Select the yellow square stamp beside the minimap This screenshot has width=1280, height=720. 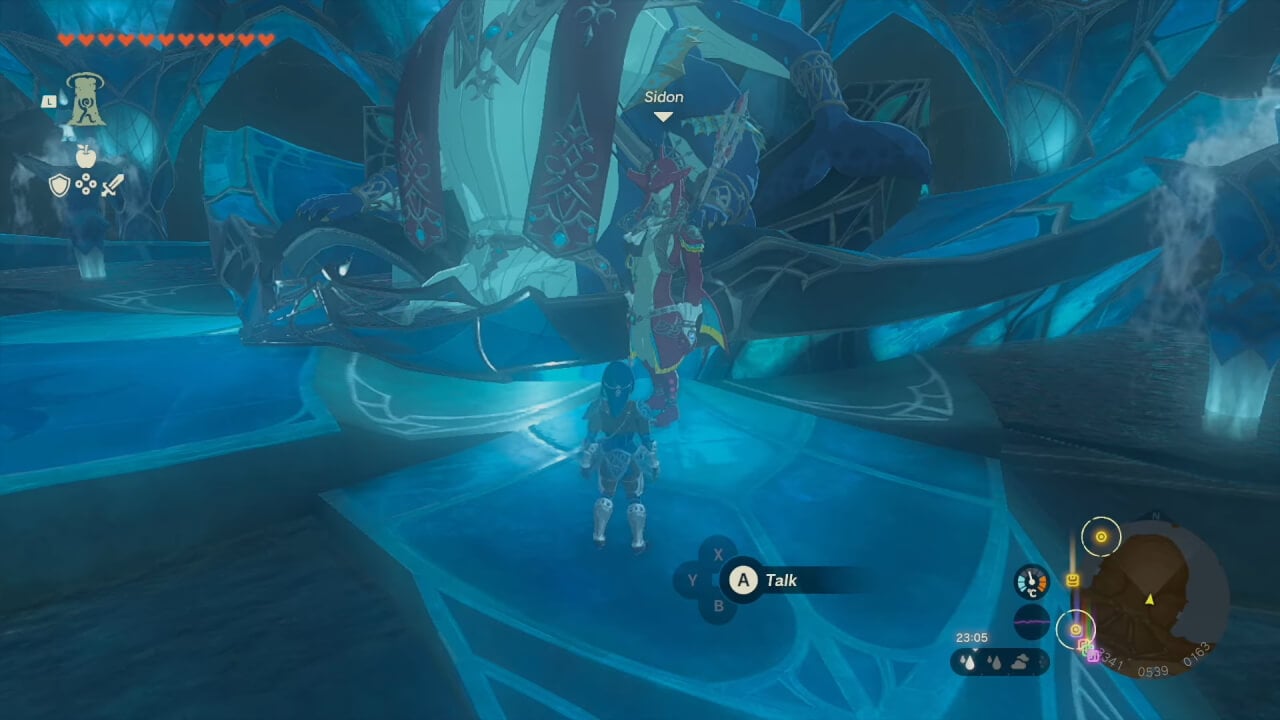pos(1073,580)
